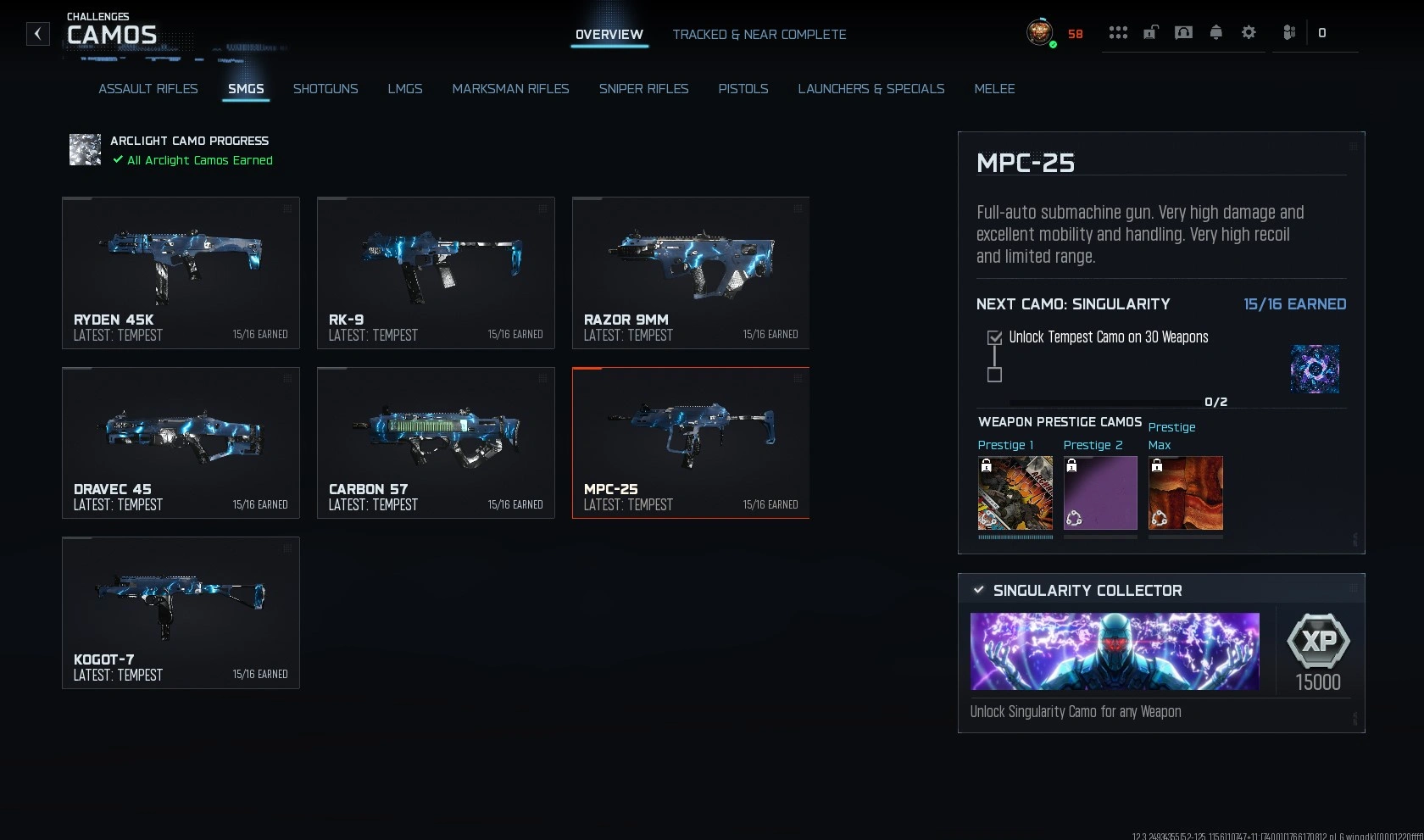Open the Tracked & Near Complete tab
The image size is (1424, 840).
click(759, 35)
